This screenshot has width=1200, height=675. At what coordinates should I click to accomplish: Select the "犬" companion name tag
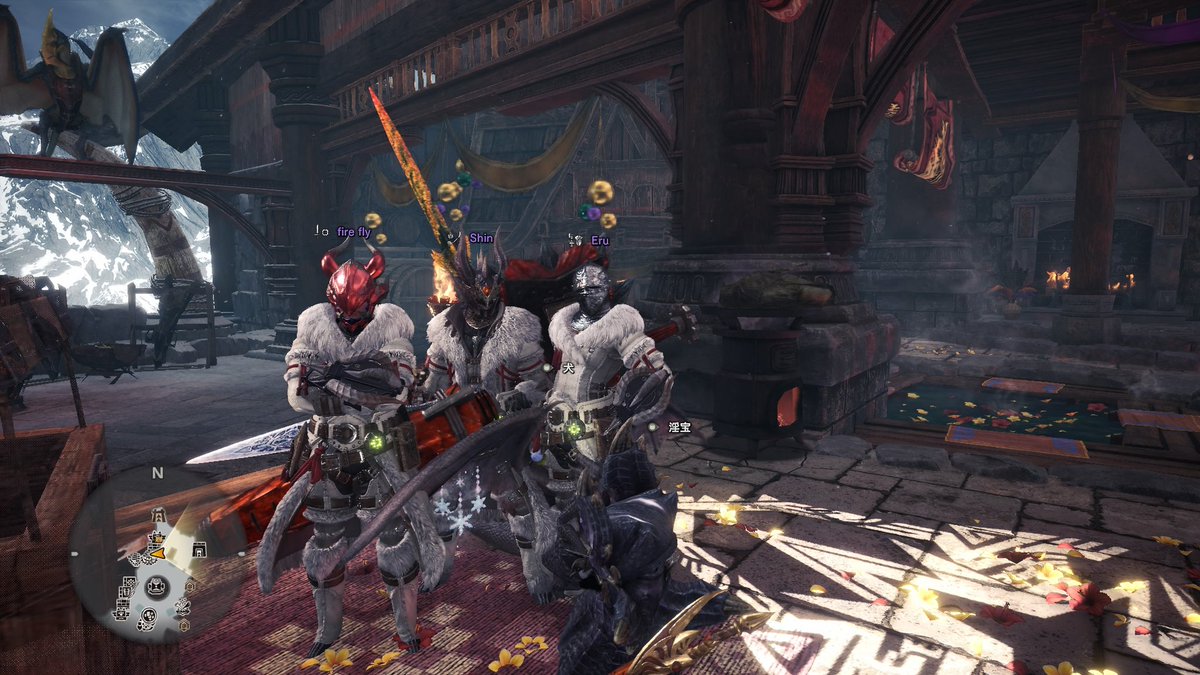coord(566,369)
